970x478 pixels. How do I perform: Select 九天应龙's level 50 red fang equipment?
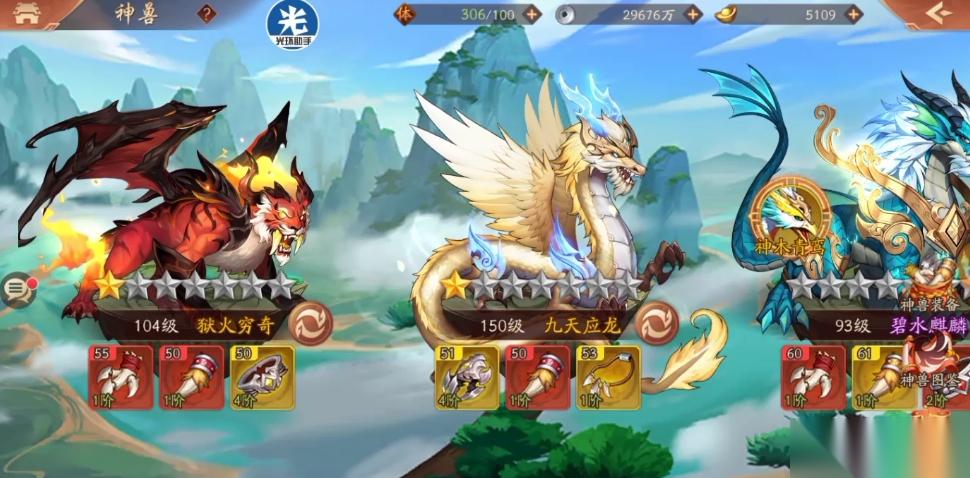[538, 377]
